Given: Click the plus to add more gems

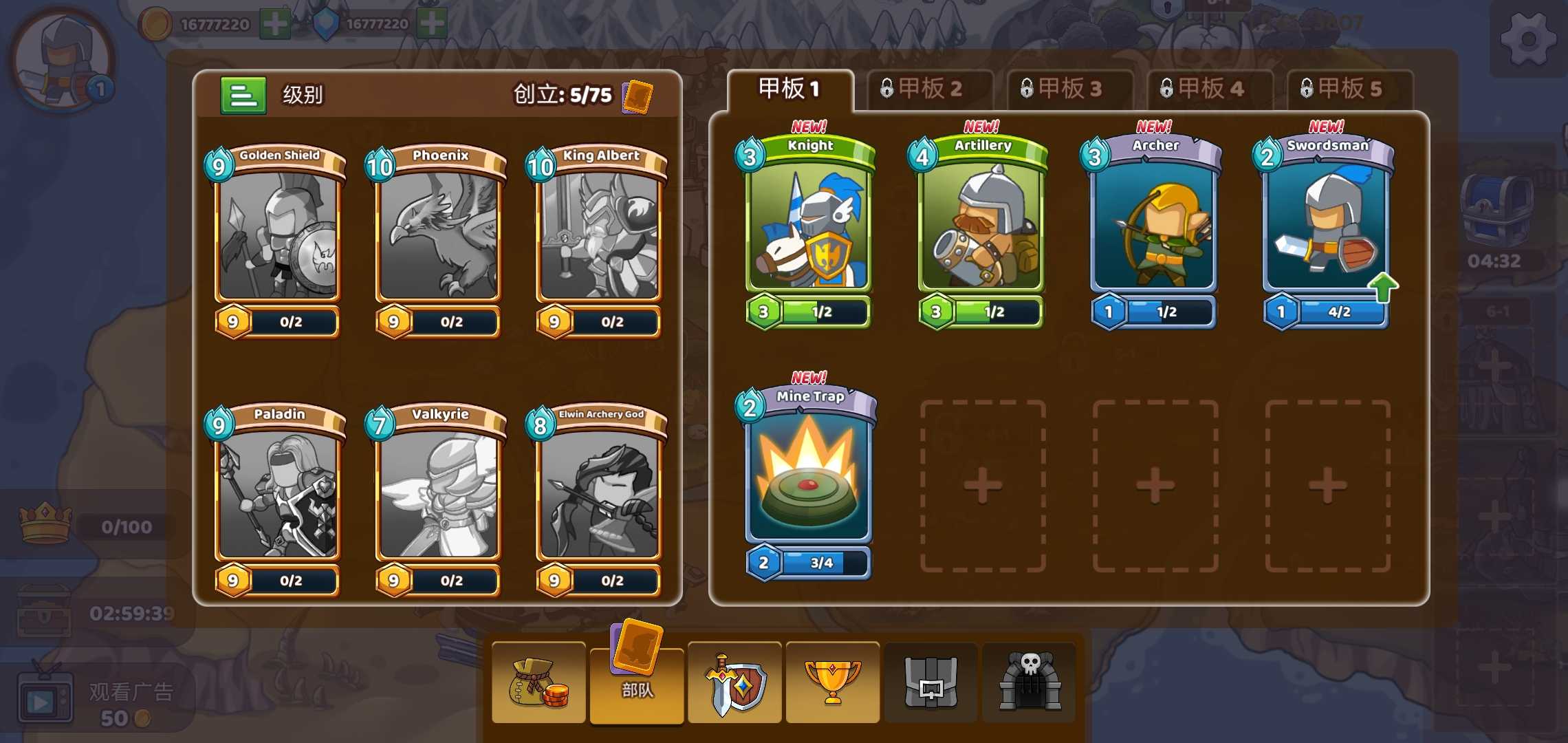Looking at the screenshot, I should 431,23.
